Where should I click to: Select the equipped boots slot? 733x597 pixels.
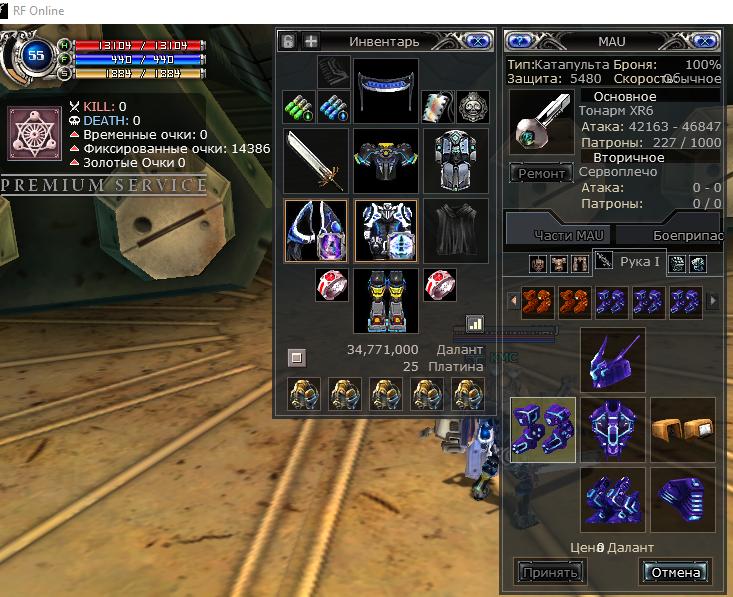tap(385, 297)
